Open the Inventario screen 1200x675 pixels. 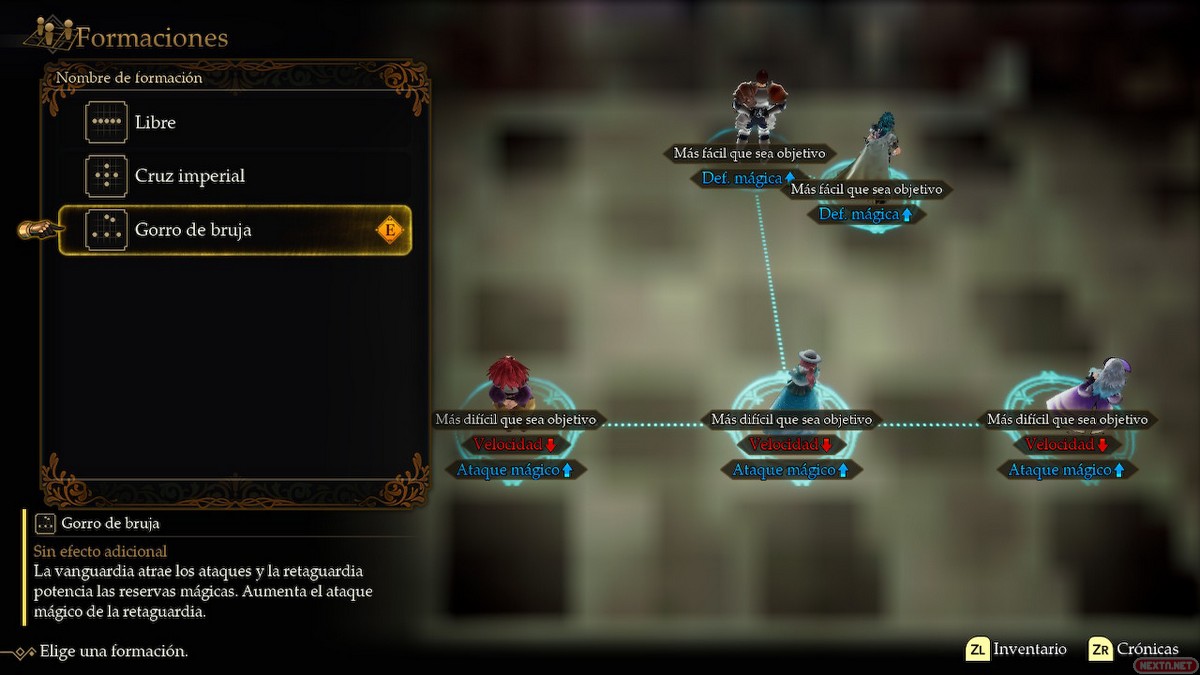click(x=1016, y=649)
